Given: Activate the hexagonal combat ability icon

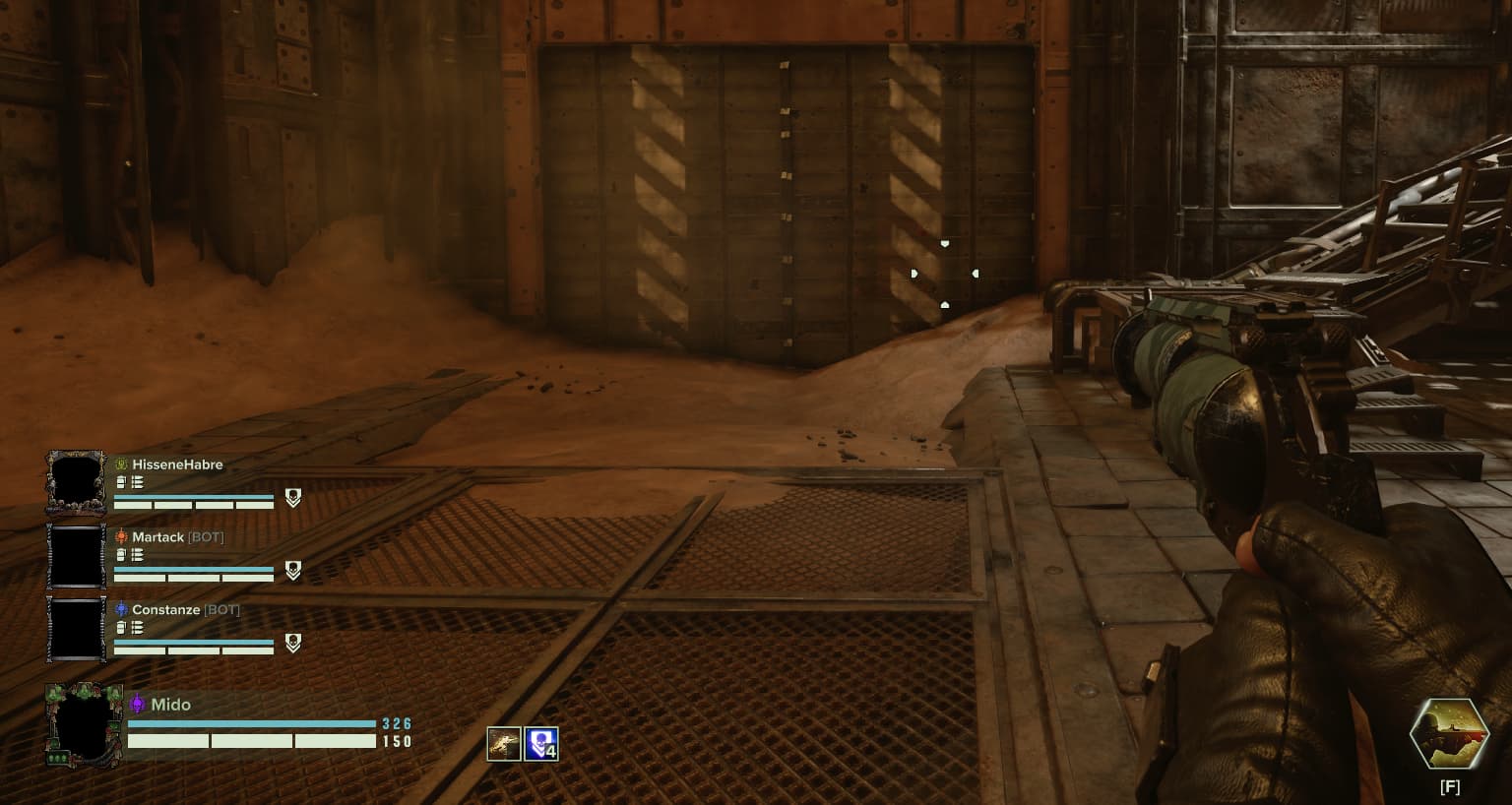Looking at the screenshot, I should point(1448,735).
